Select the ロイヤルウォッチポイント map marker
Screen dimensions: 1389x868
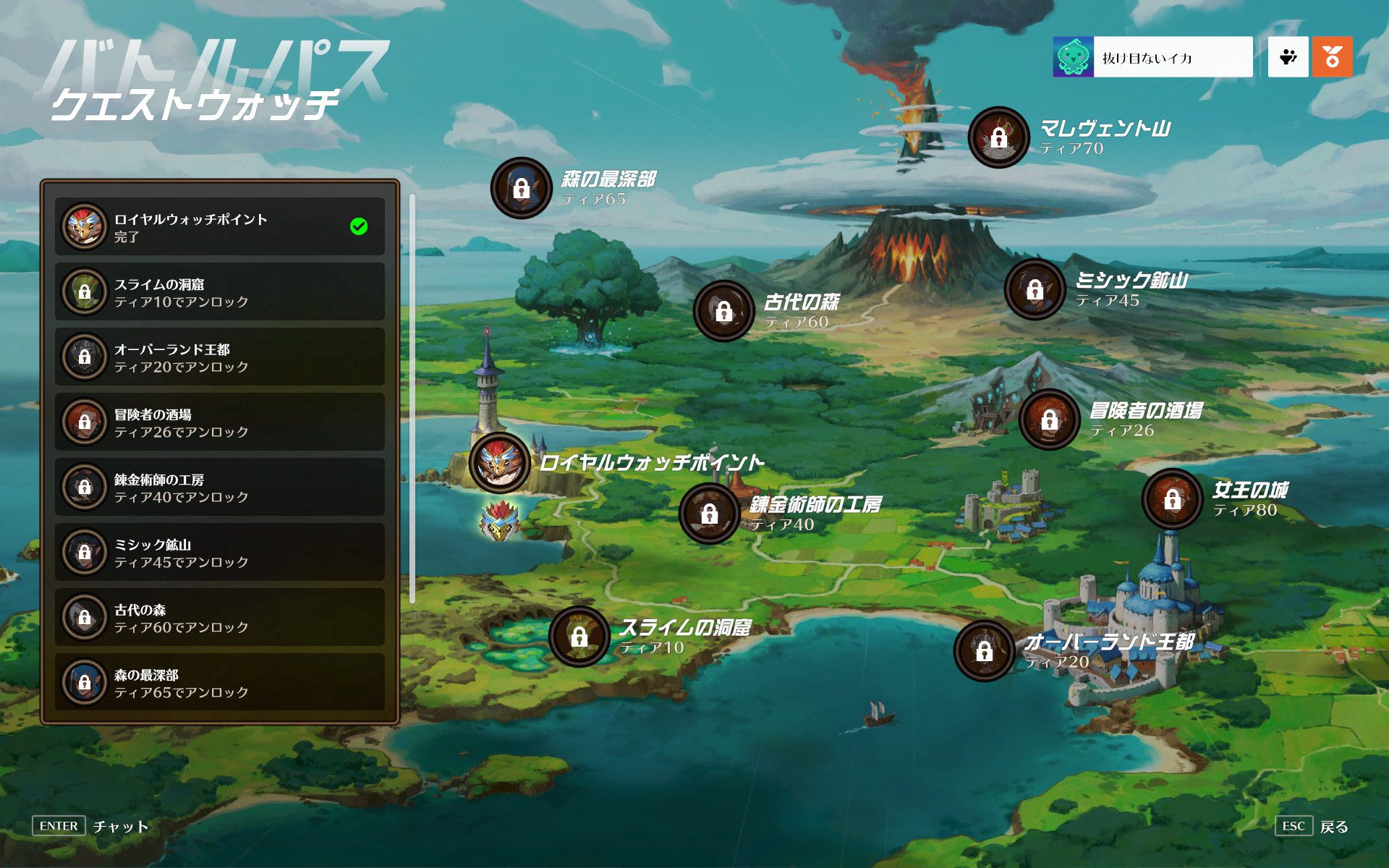click(x=499, y=462)
